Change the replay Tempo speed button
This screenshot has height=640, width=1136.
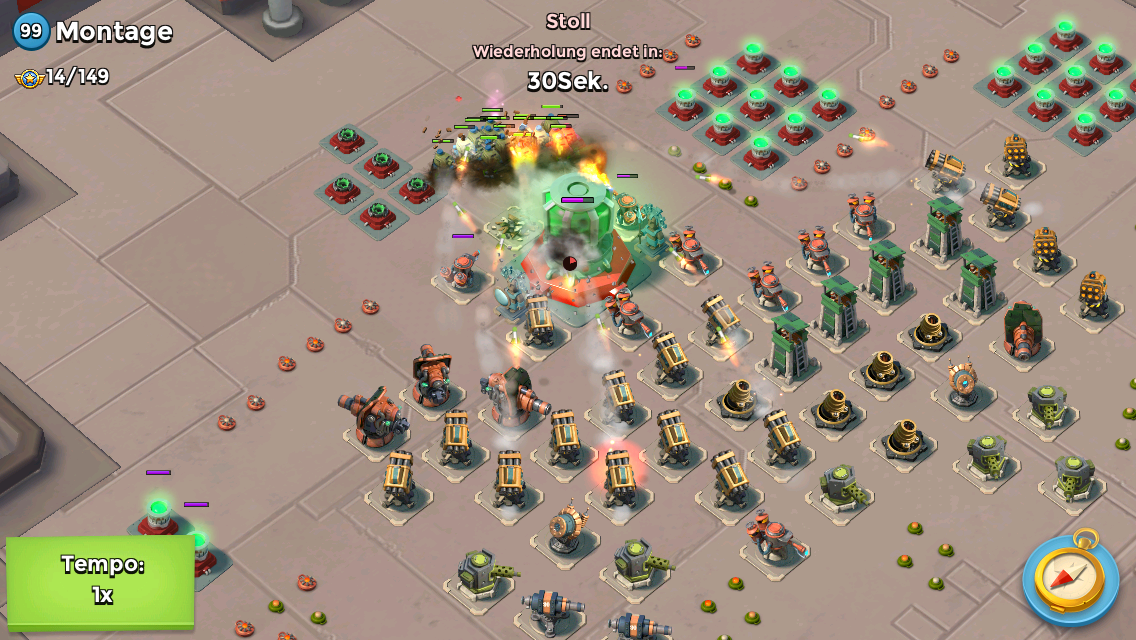coord(101,581)
